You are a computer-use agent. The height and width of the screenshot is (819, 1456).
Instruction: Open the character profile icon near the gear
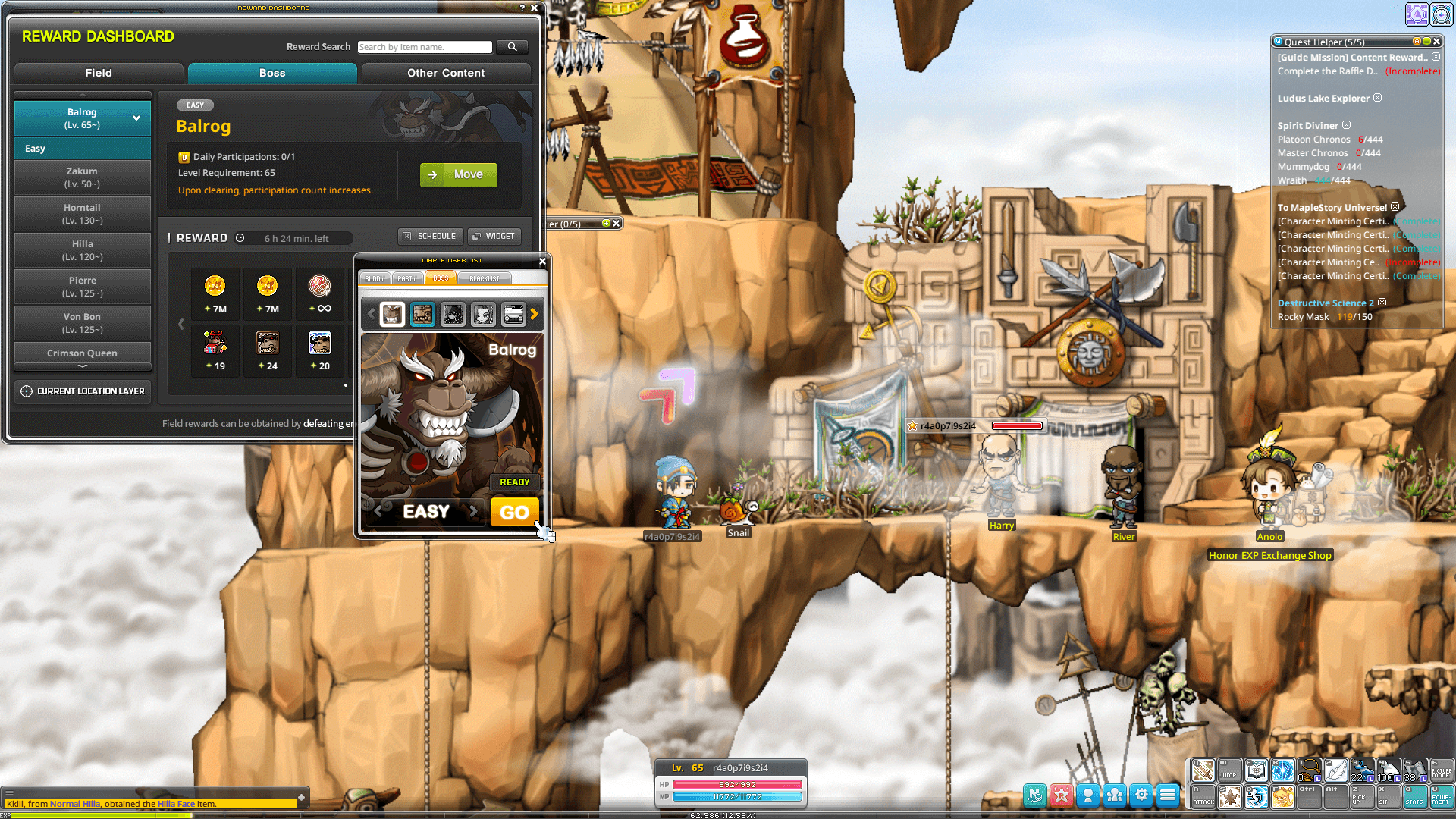pyautogui.click(x=1088, y=795)
